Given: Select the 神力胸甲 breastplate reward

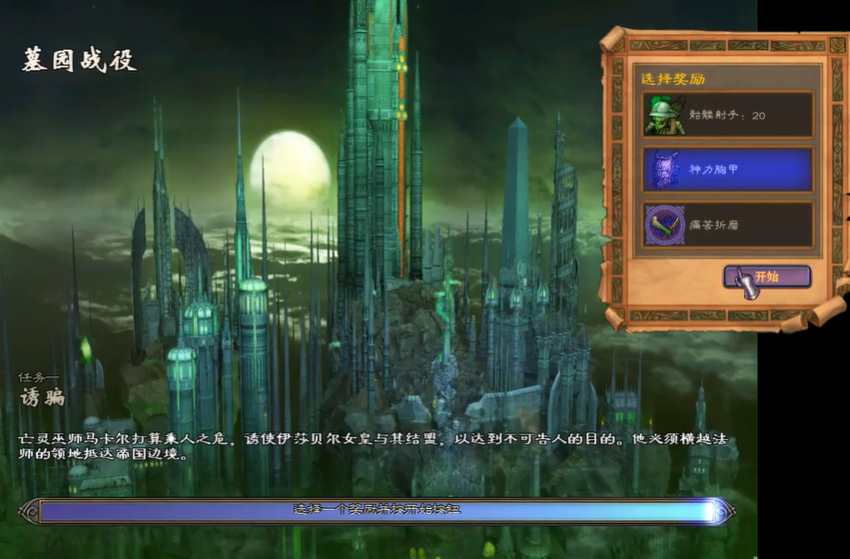Looking at the screenshot, I should [x=727, y=170].
